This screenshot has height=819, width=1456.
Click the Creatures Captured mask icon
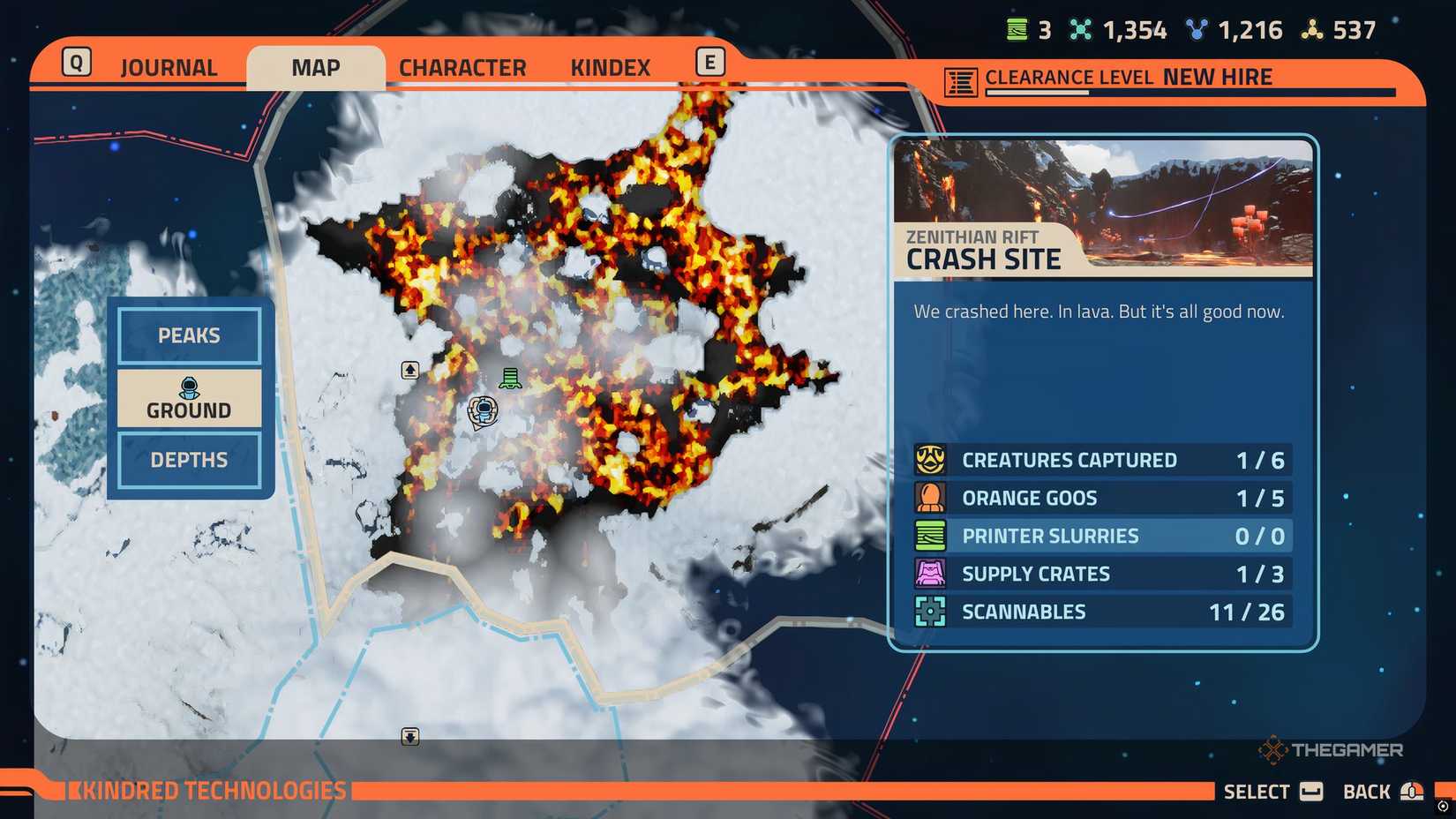tap(929, 460)
